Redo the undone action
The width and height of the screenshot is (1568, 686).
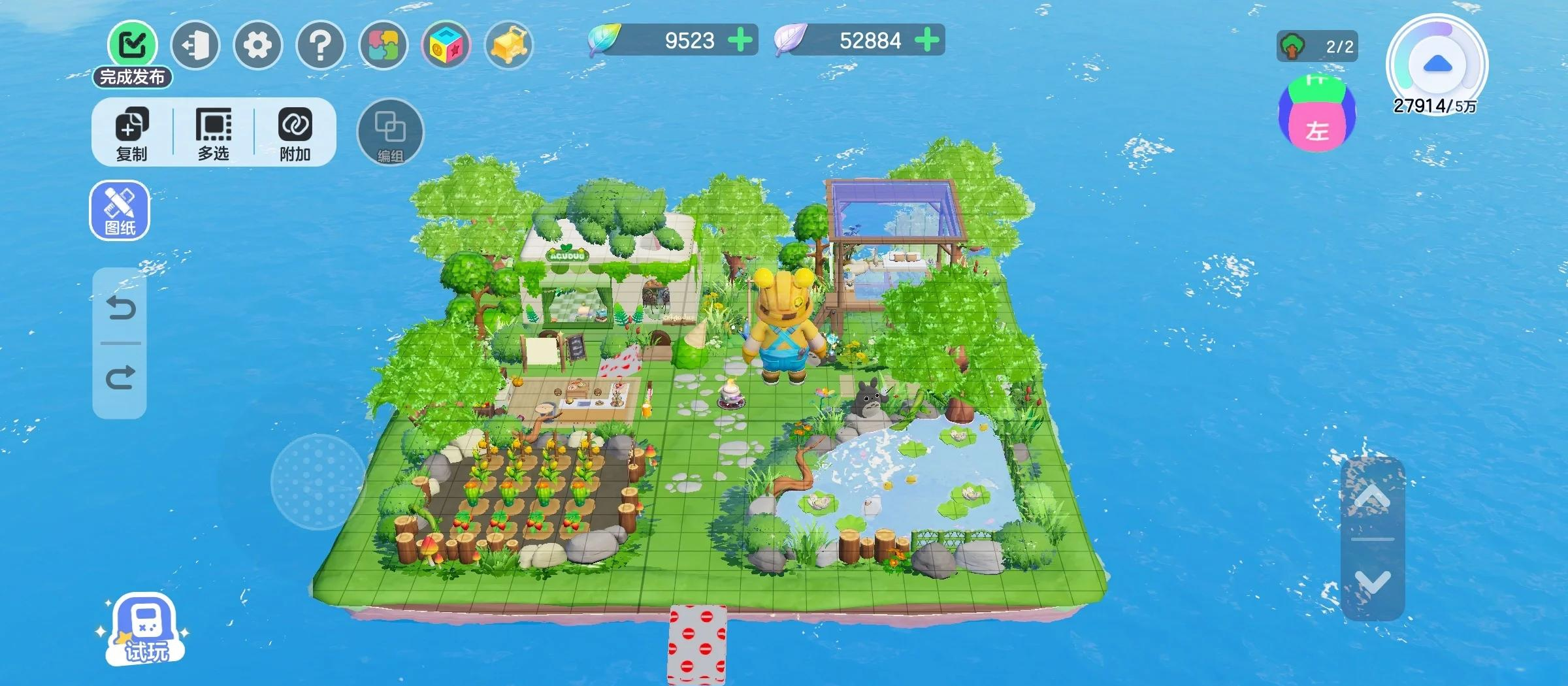pos(120,377)
